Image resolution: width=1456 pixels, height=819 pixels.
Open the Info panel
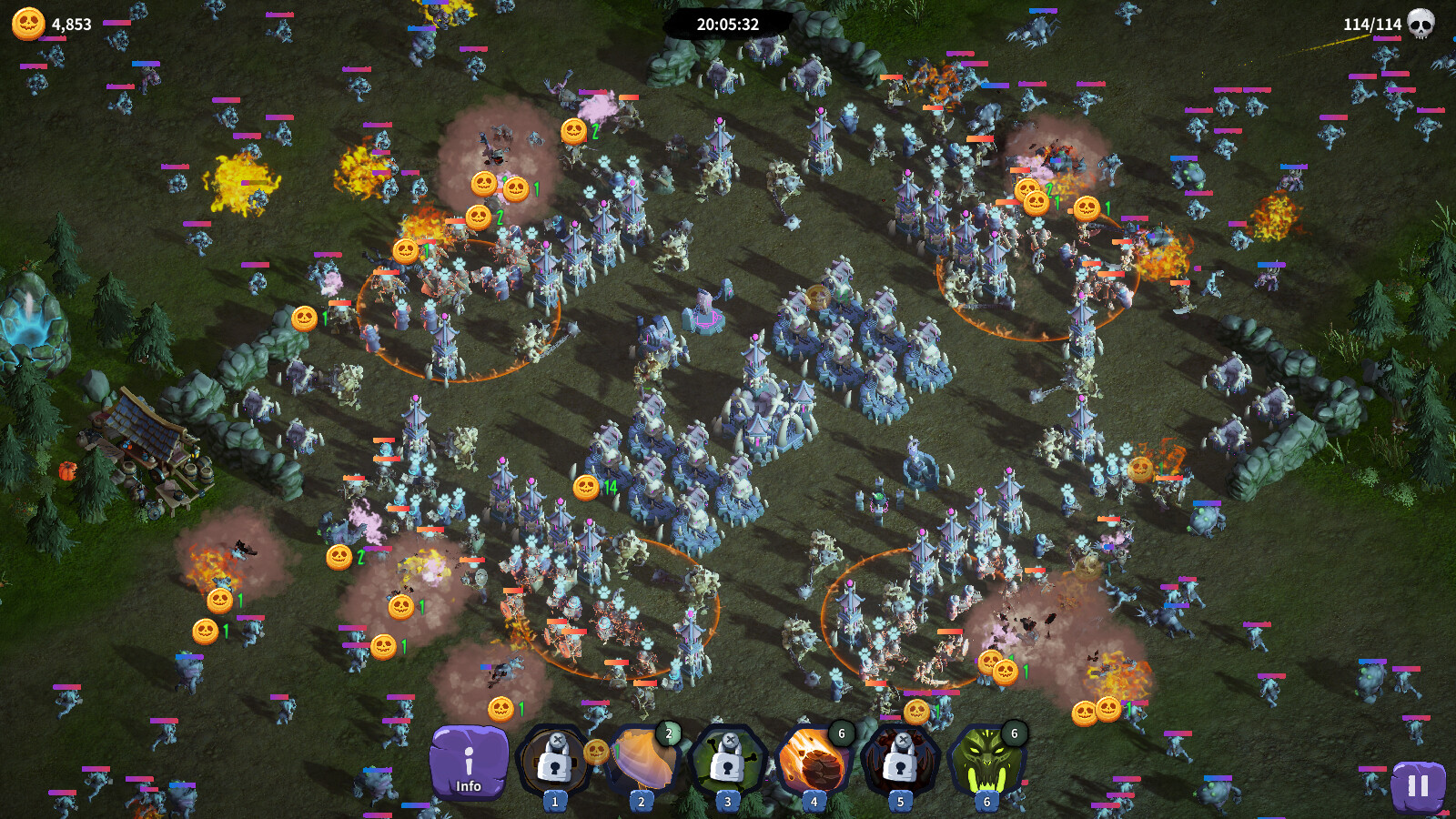470,763
